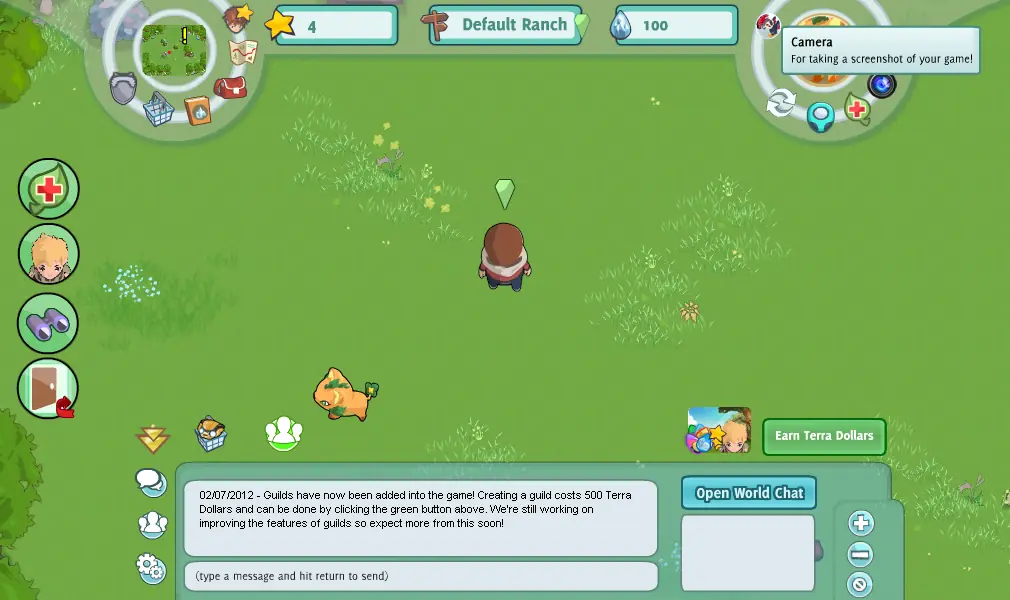This screenshot has height=600, width=1010.
Task: Click the chat message input field
Action: tap(421, 576)
